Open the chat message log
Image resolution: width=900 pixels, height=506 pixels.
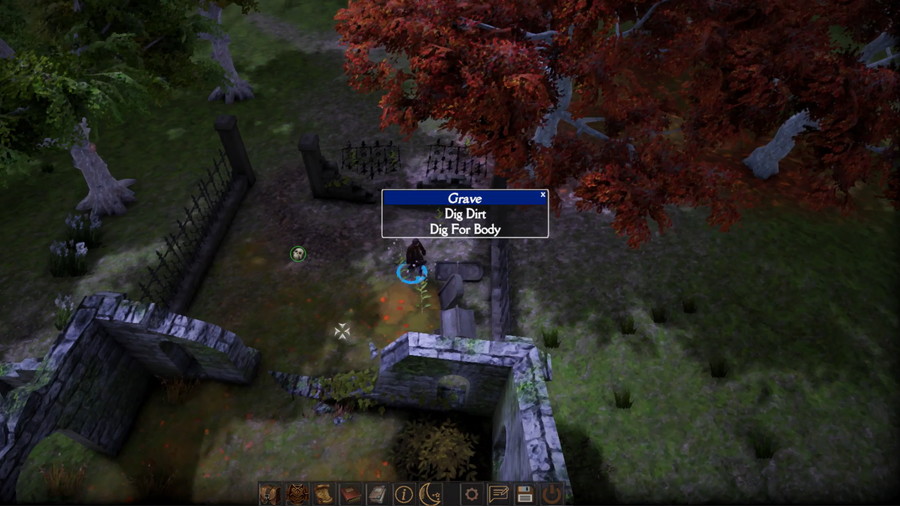tap(498, 493)
